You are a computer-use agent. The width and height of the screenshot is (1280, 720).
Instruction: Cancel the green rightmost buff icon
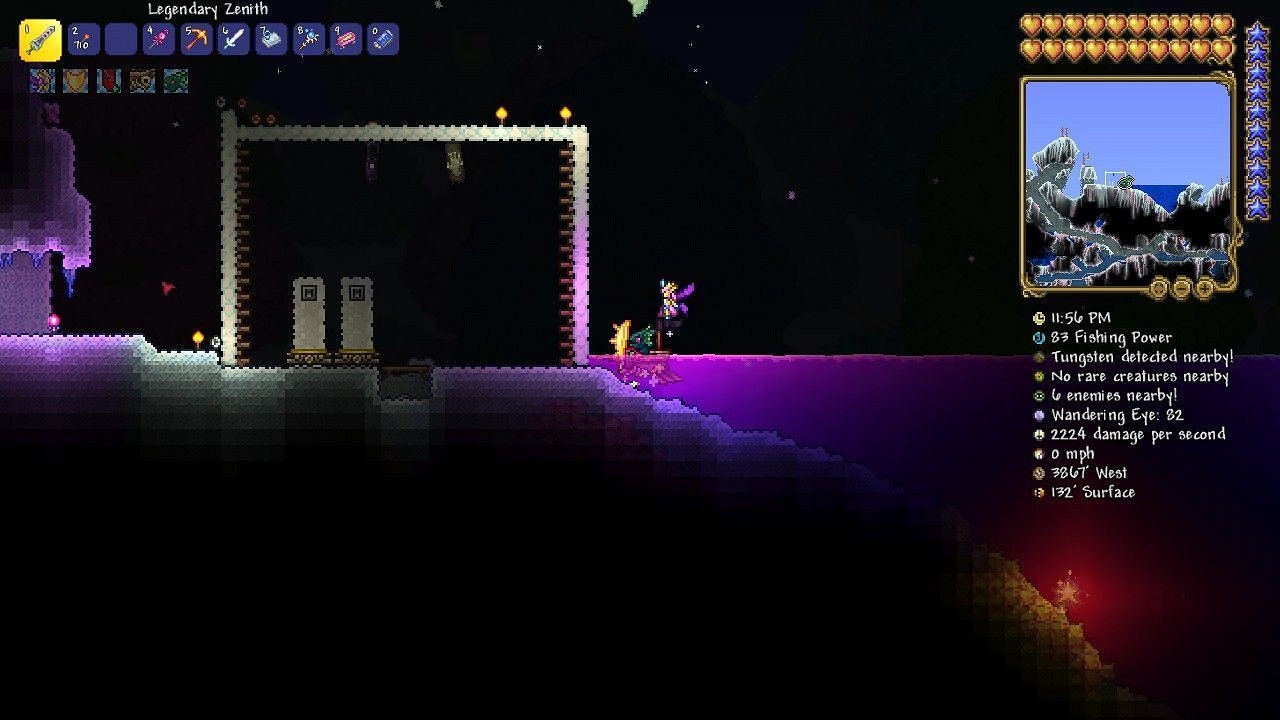176,81
